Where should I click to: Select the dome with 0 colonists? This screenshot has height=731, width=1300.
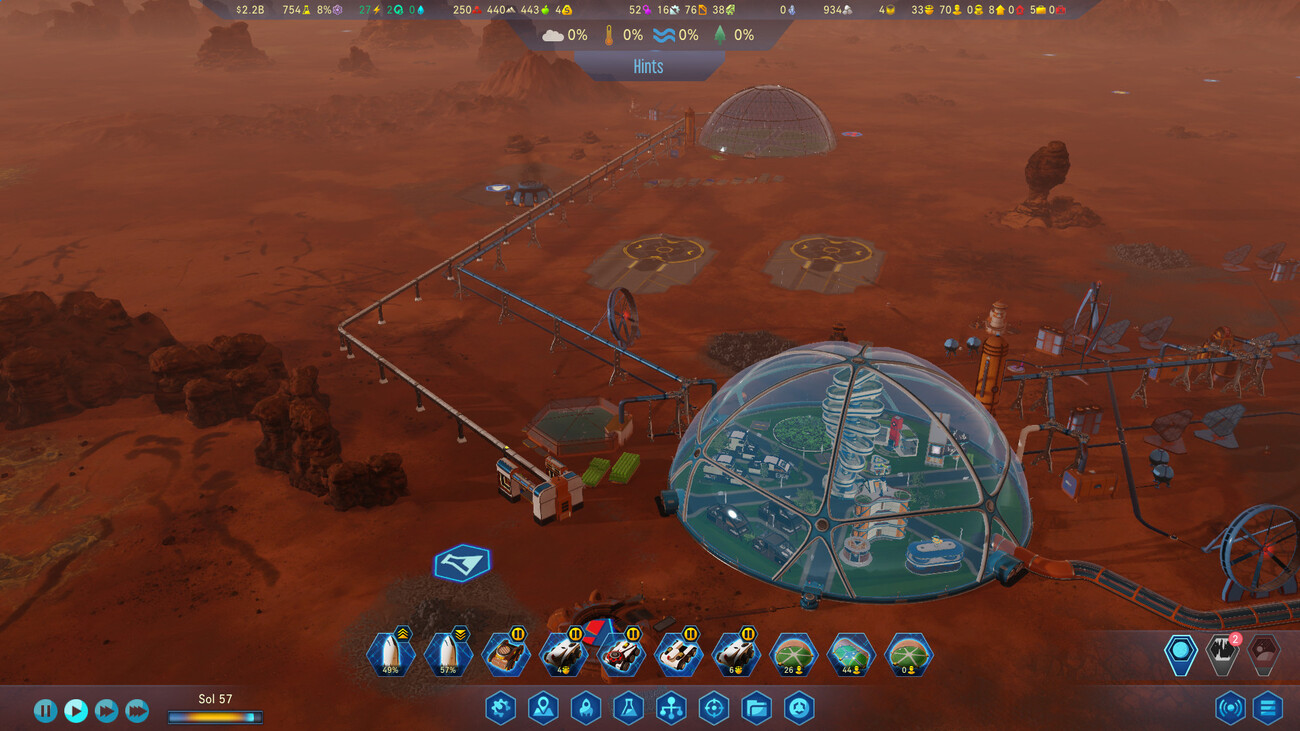(x=908, y=655)
